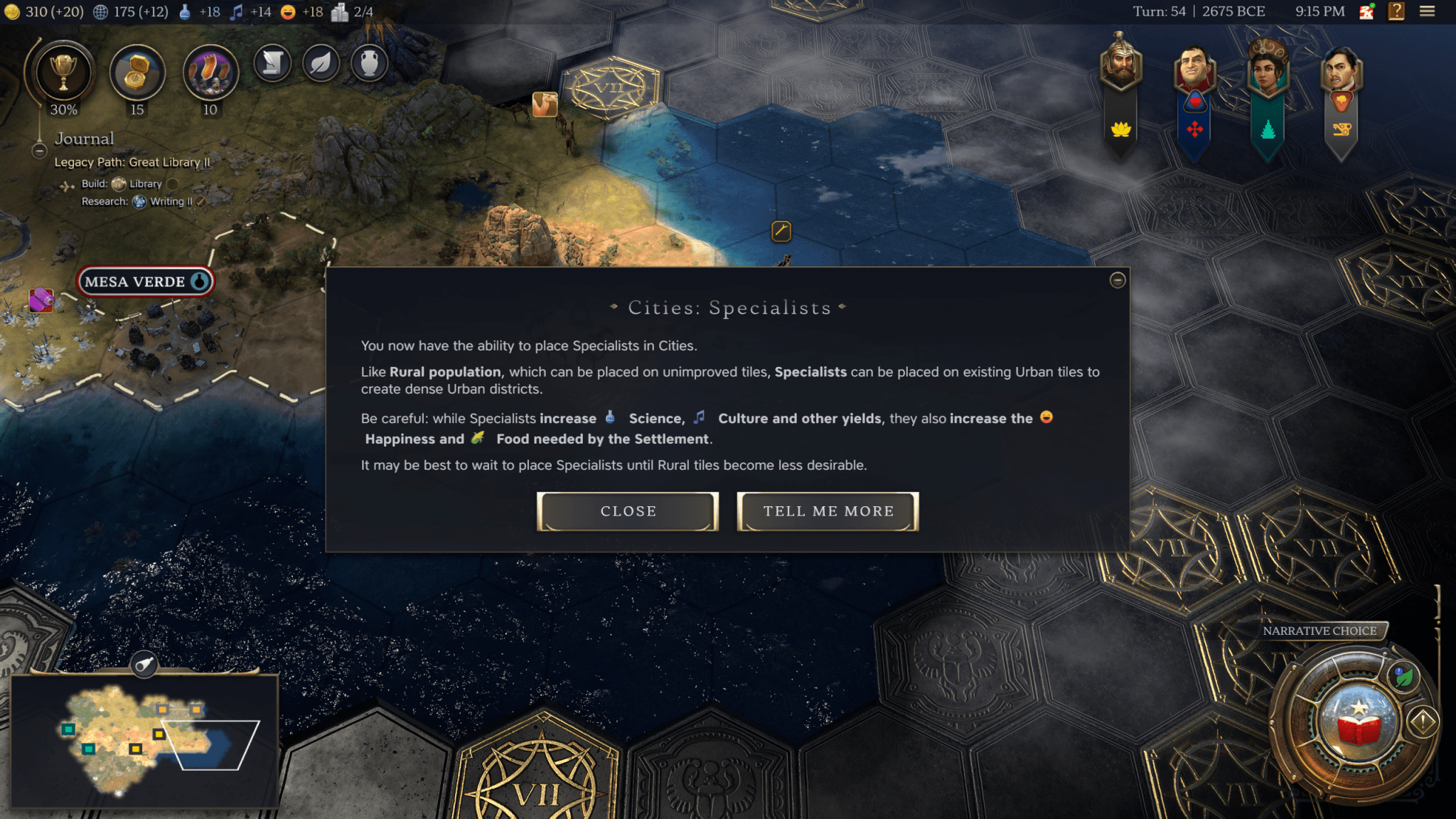
Task: Click the help question mark icon top-right
Action: point(1397,11)
